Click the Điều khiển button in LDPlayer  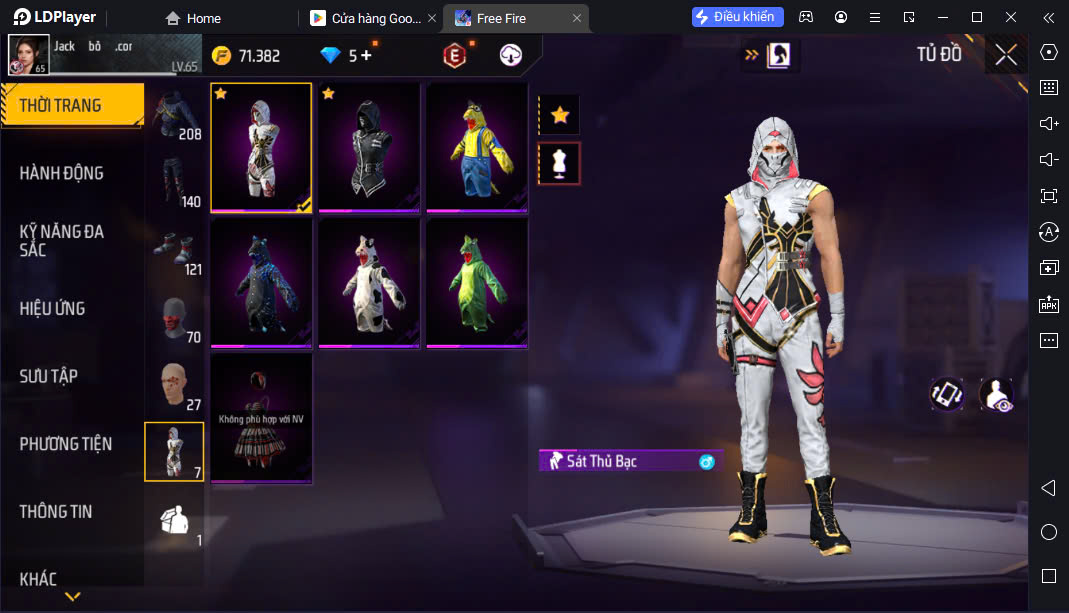pyautogui.click(x=738, y=17)
